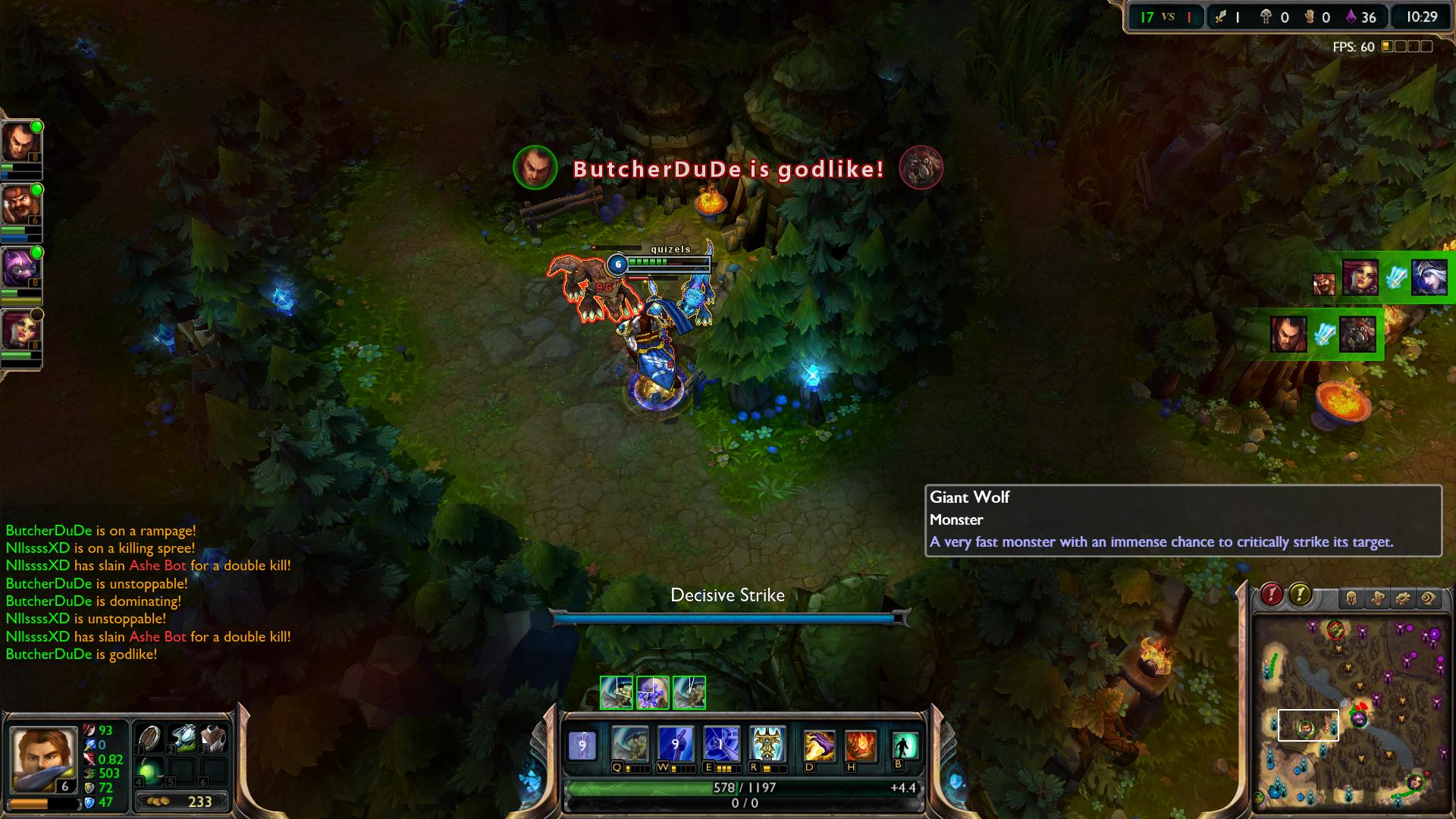Trigger the Demacian Justice R ultimate

[767, 744]
